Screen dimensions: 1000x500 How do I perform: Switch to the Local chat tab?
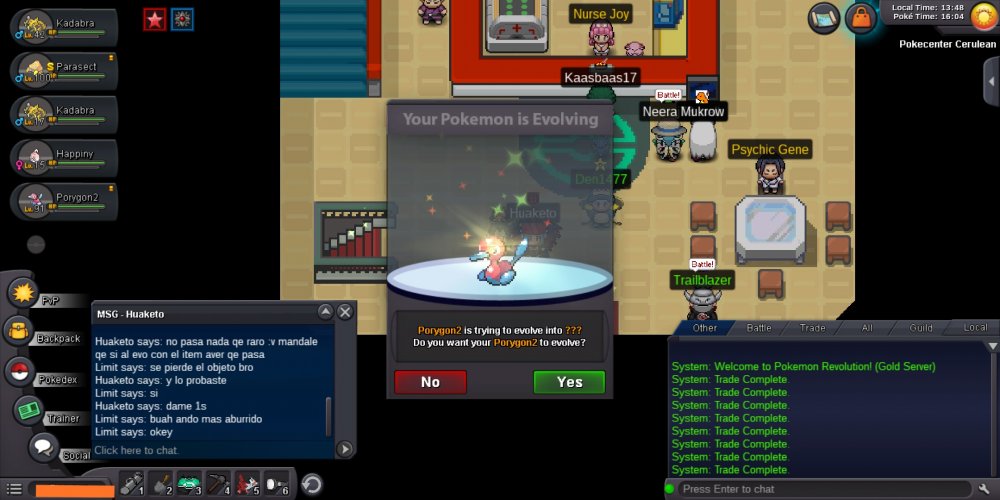click(x=975, y=327)
